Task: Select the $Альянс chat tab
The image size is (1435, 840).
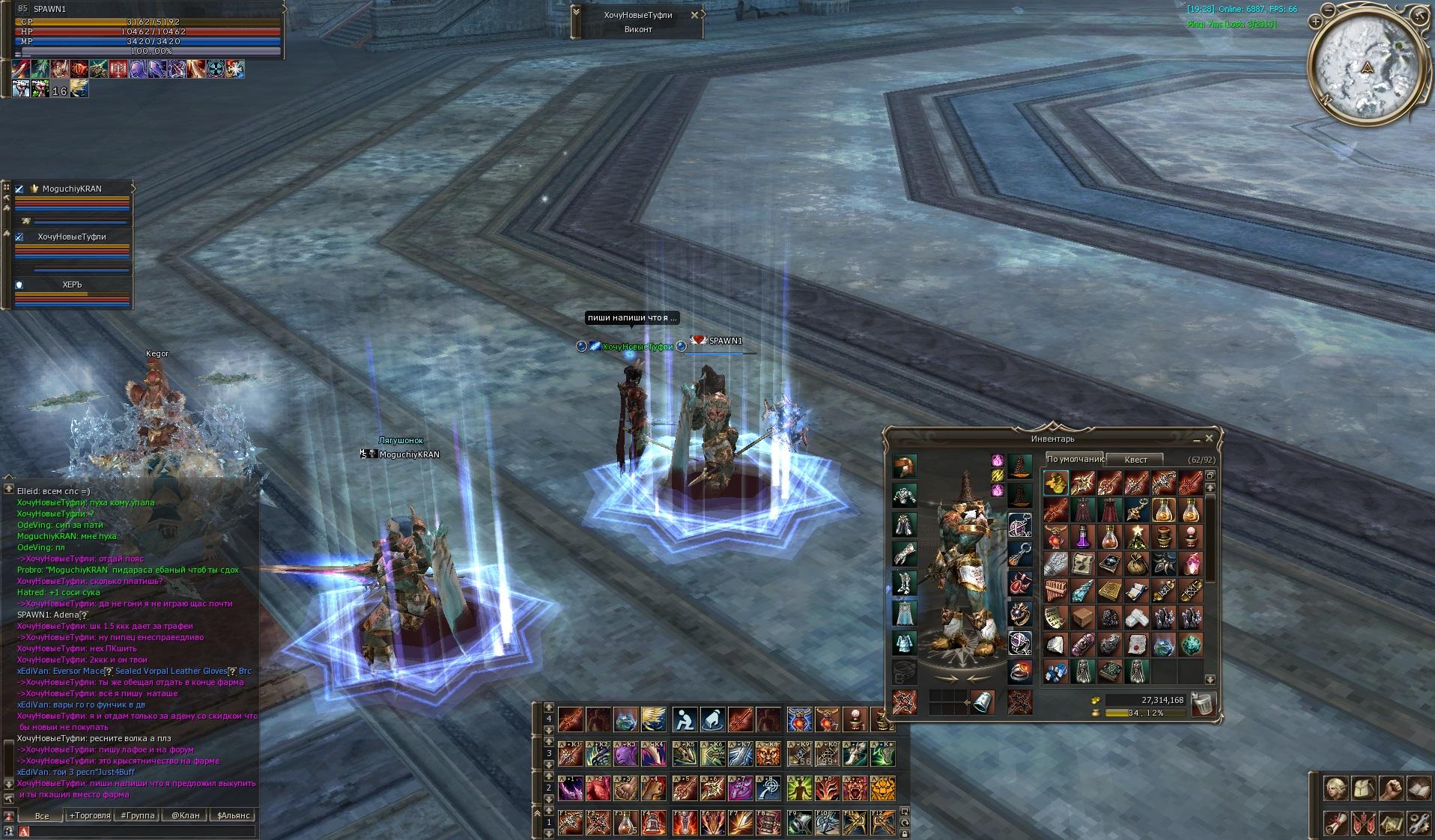Action: click(x=233, y=815)
